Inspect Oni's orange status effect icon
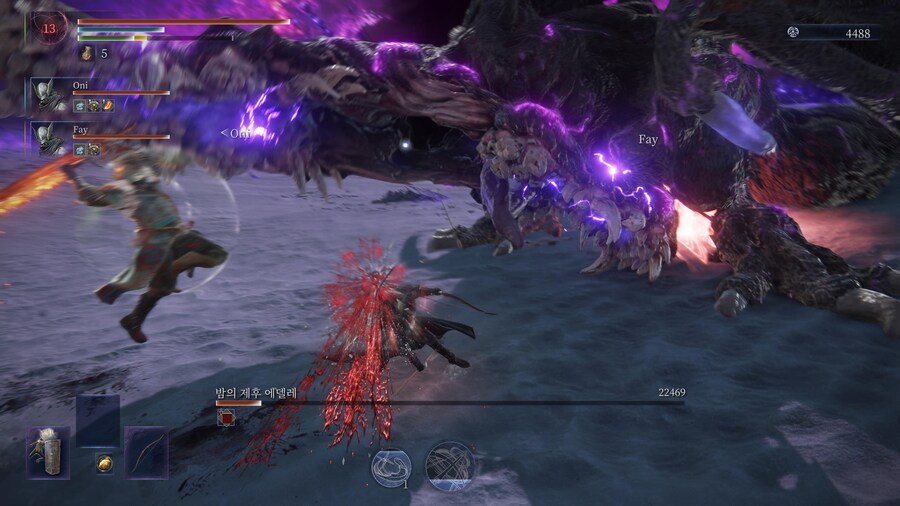The height and width of the screenshot is (506, 900). point(108,105)
